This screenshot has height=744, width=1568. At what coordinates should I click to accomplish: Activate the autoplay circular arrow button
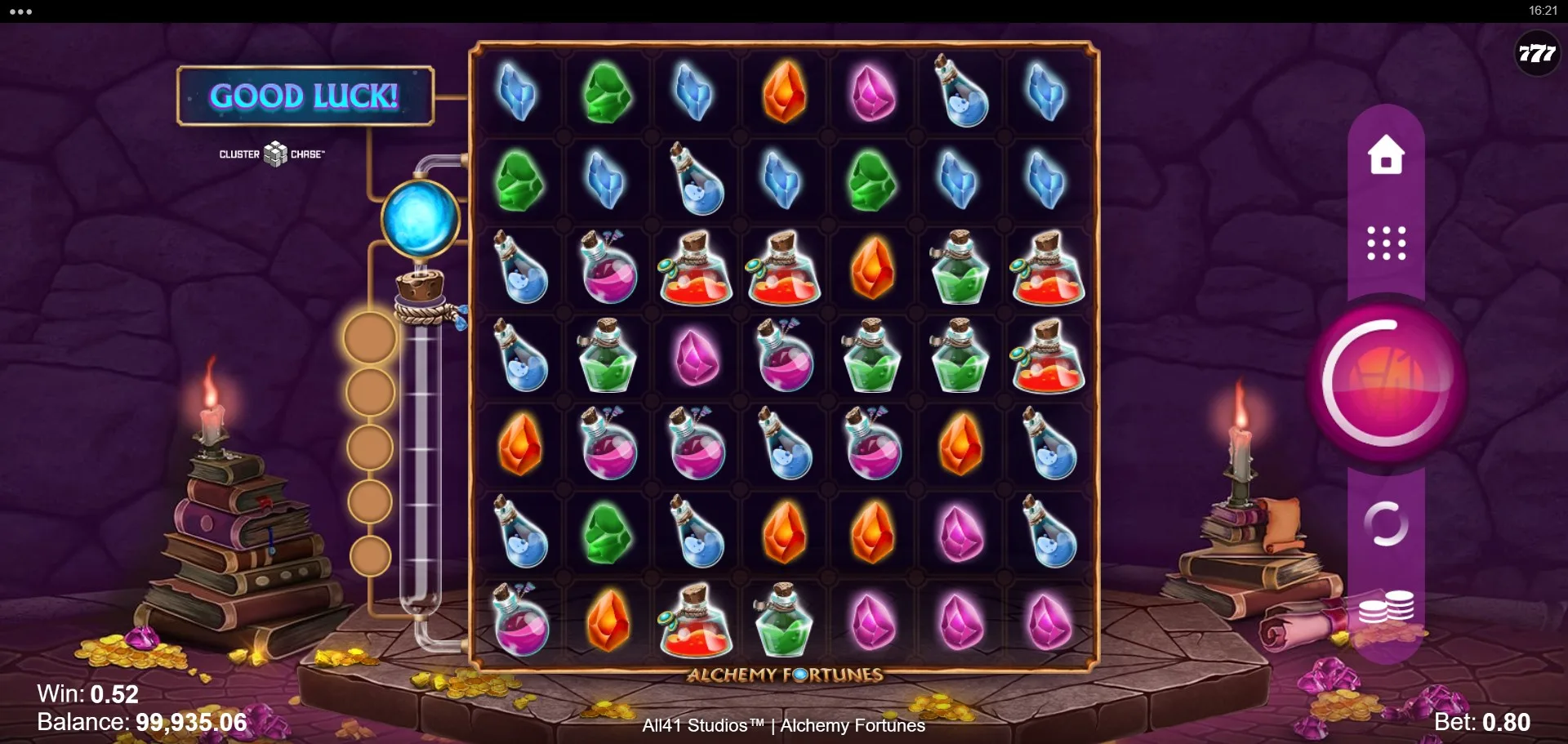tap(1386, 523)
